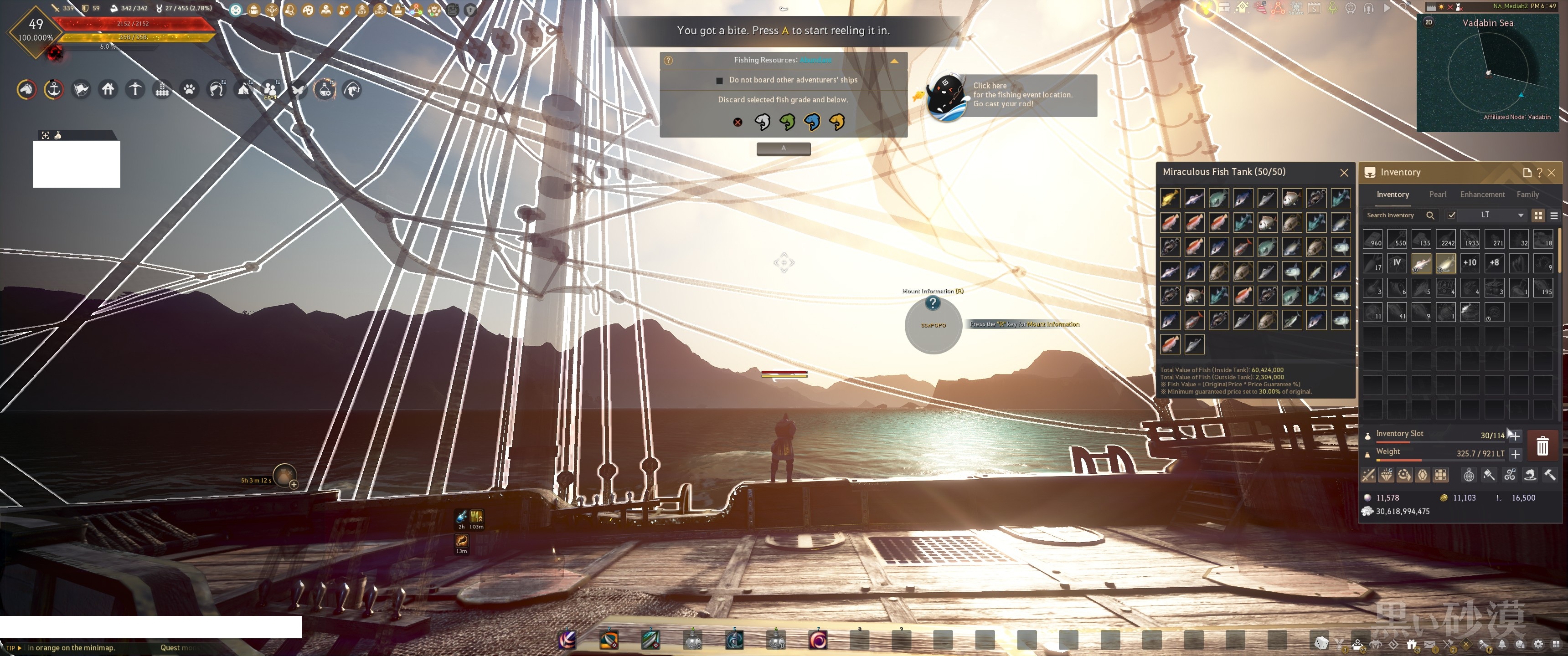The image size is (1568, 656).
Task: Toggle 'Do not board other adventurers' ships'
Action: (x=719, y=80)
